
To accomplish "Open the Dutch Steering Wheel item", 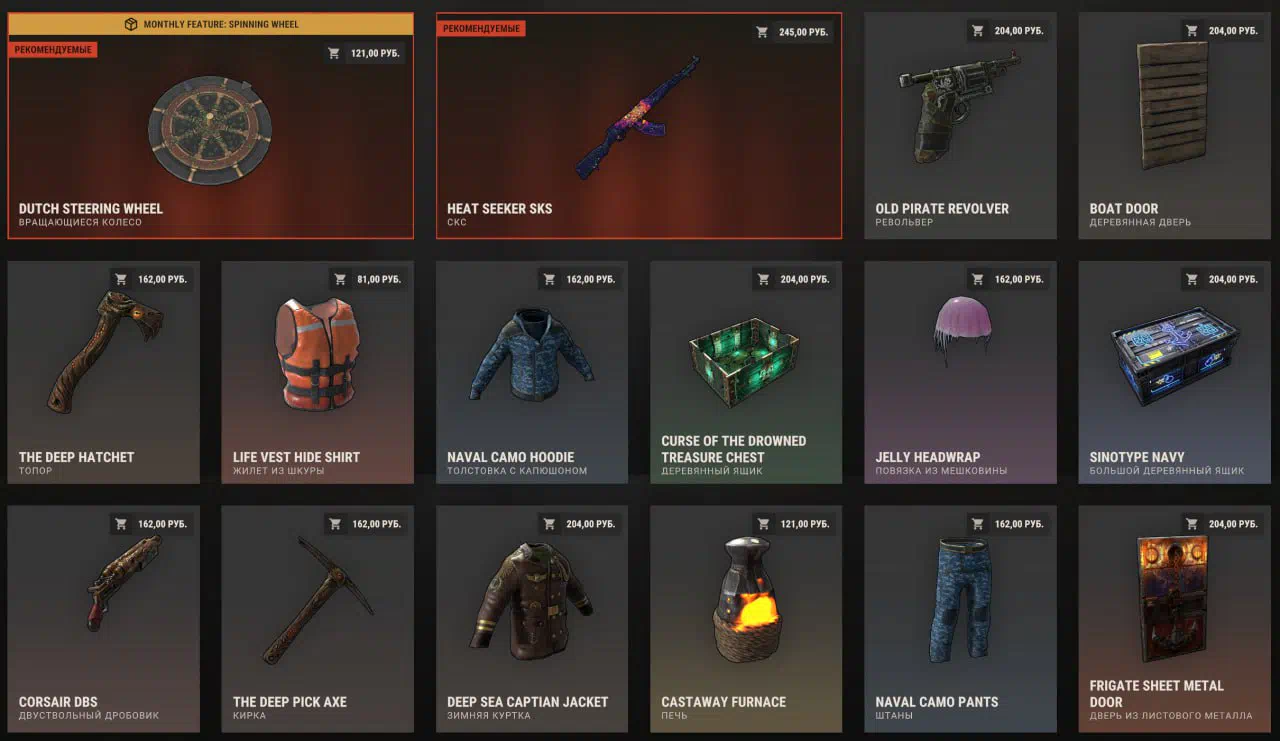I will point(210,135).
